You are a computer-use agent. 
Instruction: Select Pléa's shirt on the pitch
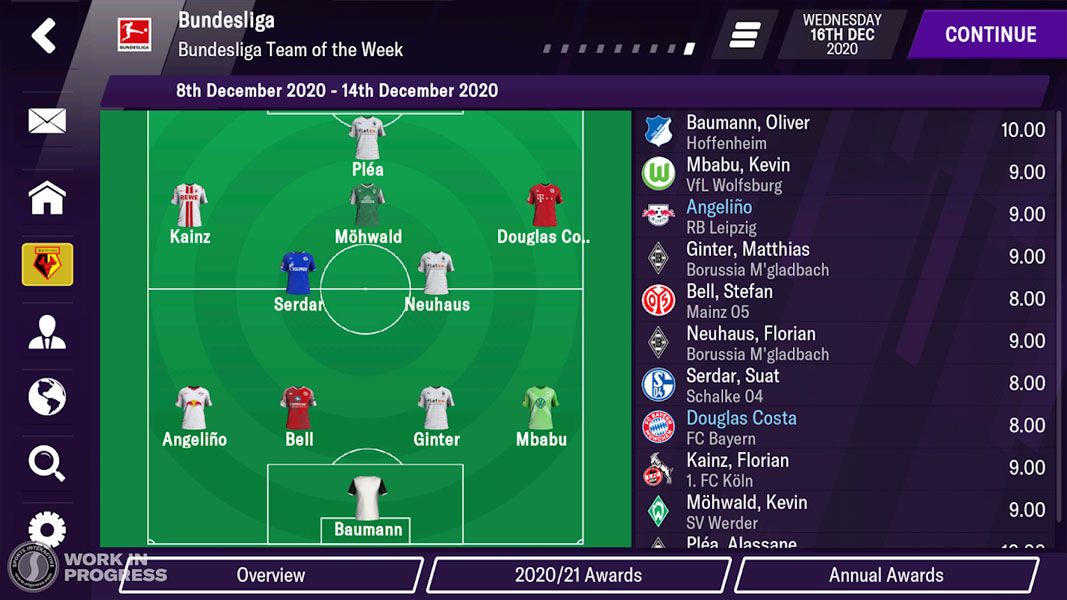pos(367,138)
